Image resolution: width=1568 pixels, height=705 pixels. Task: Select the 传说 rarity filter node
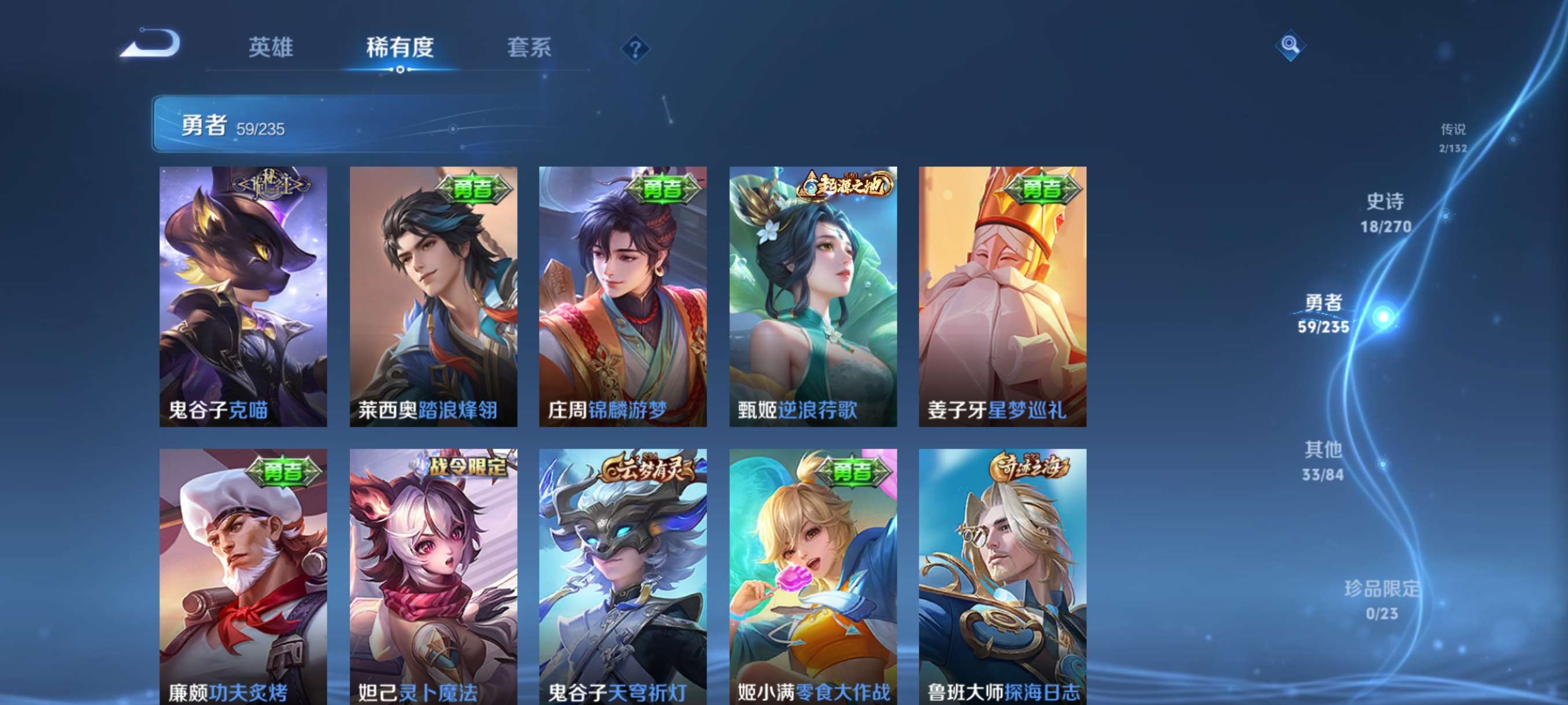(x=1454, y=138)
